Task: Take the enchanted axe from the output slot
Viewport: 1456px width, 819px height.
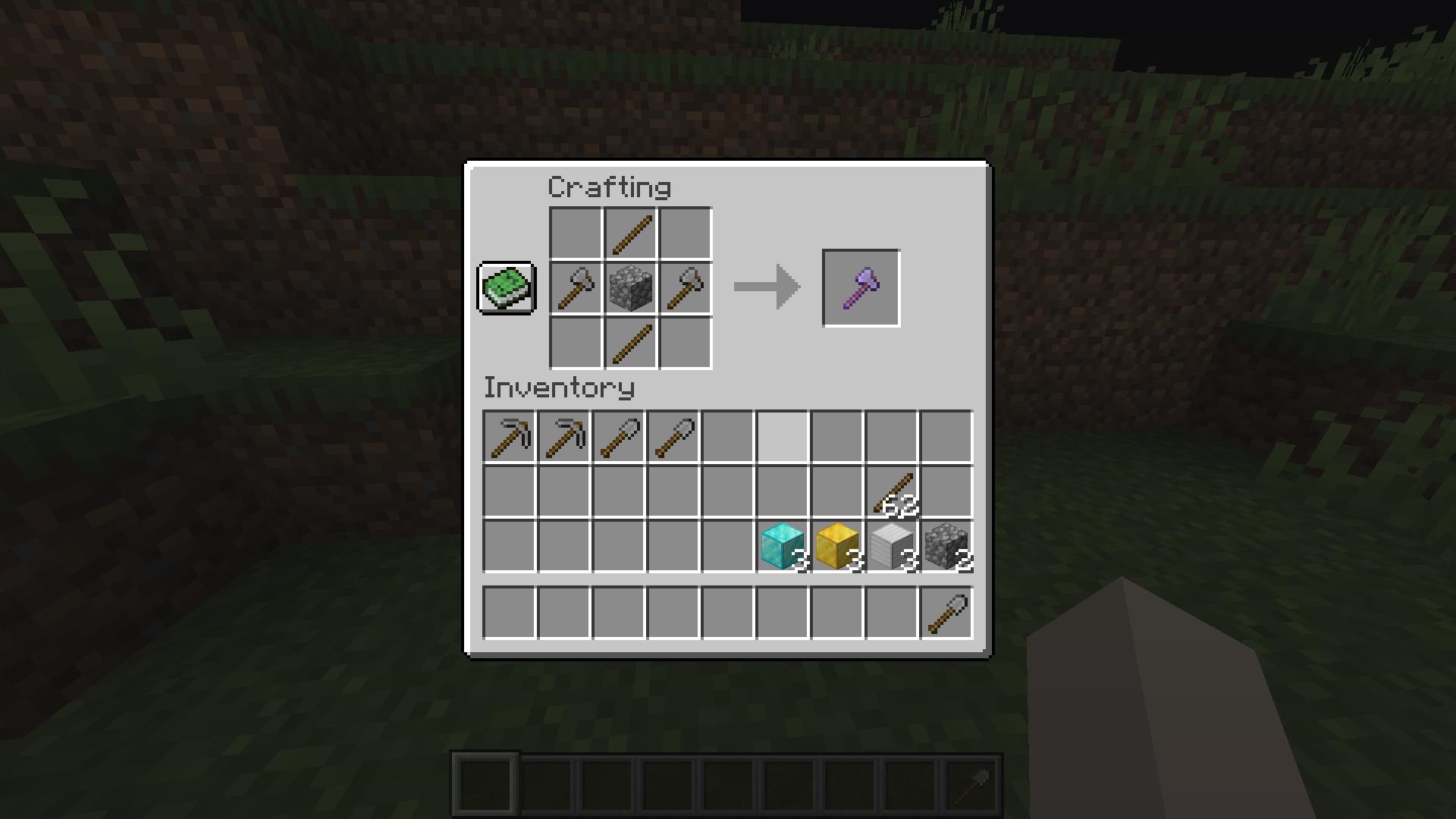Action: click(861, 287)
